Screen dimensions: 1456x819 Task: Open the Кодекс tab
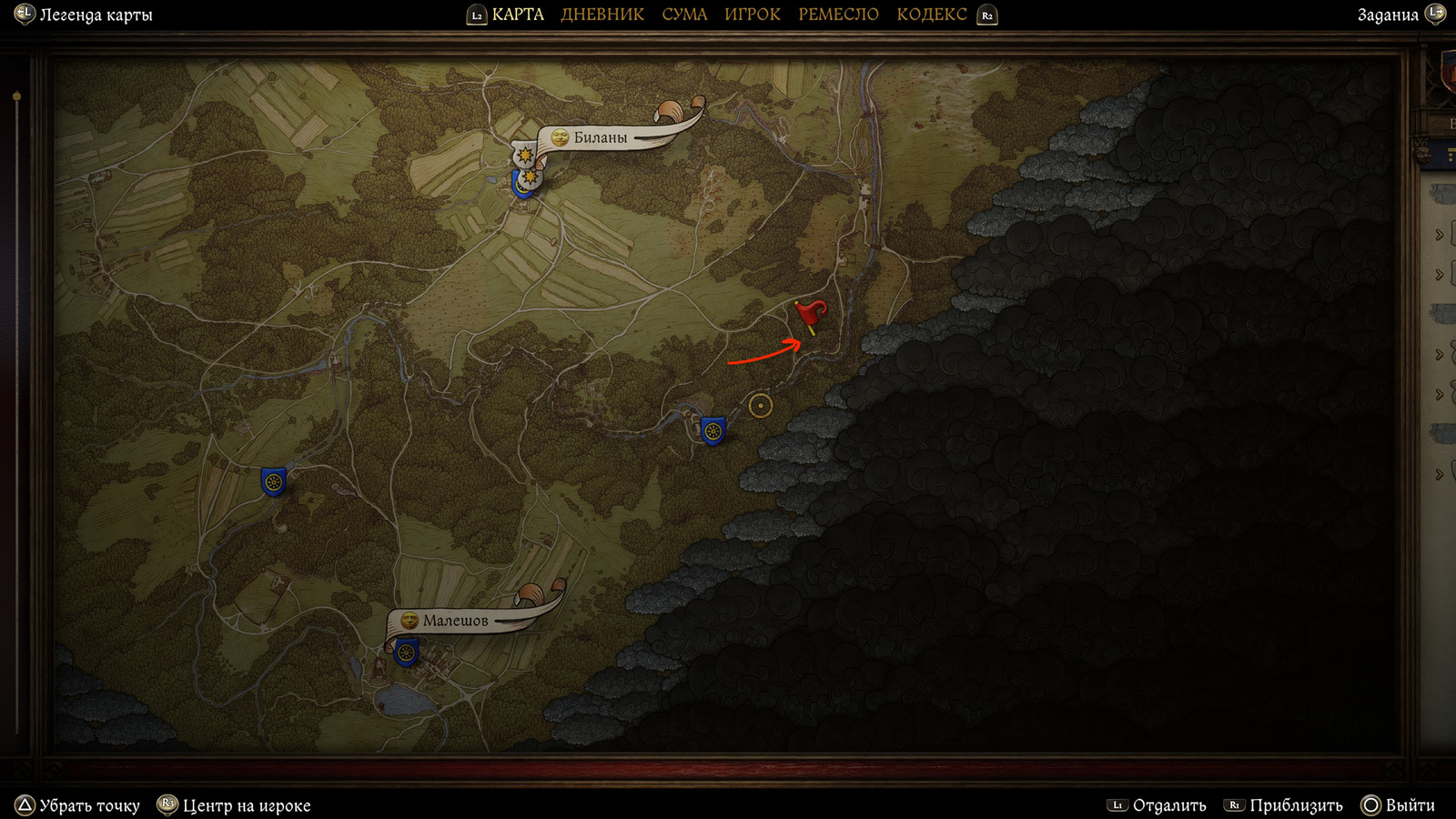pyautogui.click(x=931, y=15)
